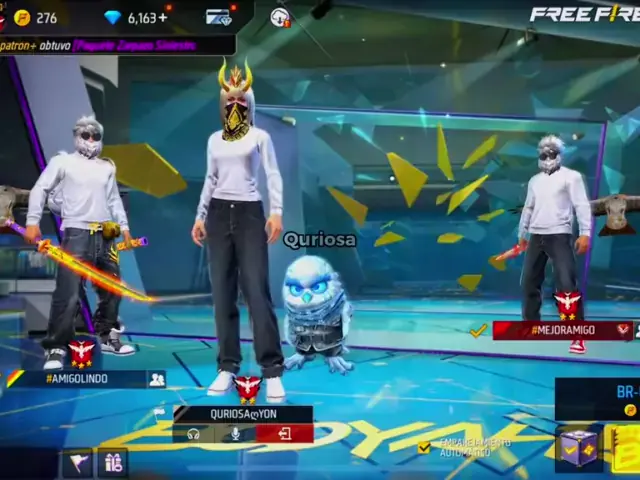The image size is (640, 480).
Task: Select the #MEJORAMIGO teammate nameplate
Action: tap(565, 330)
